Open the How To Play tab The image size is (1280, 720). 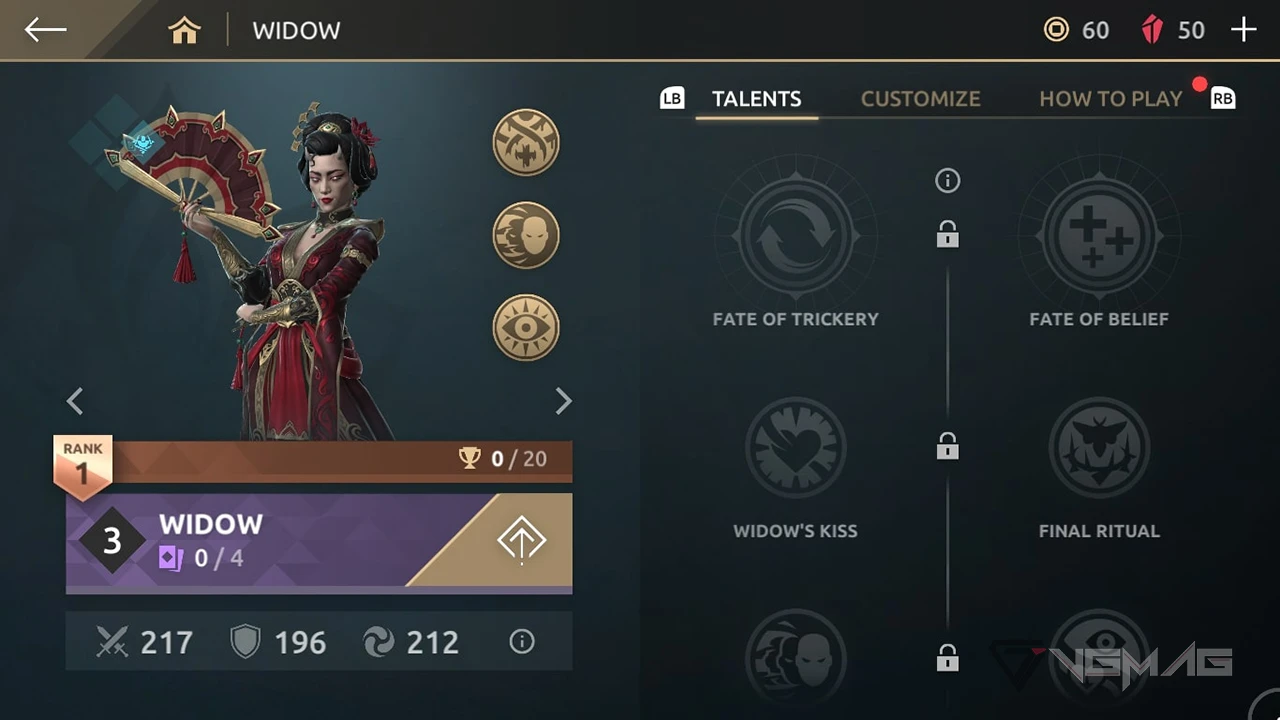click(x=1110, y=99)
